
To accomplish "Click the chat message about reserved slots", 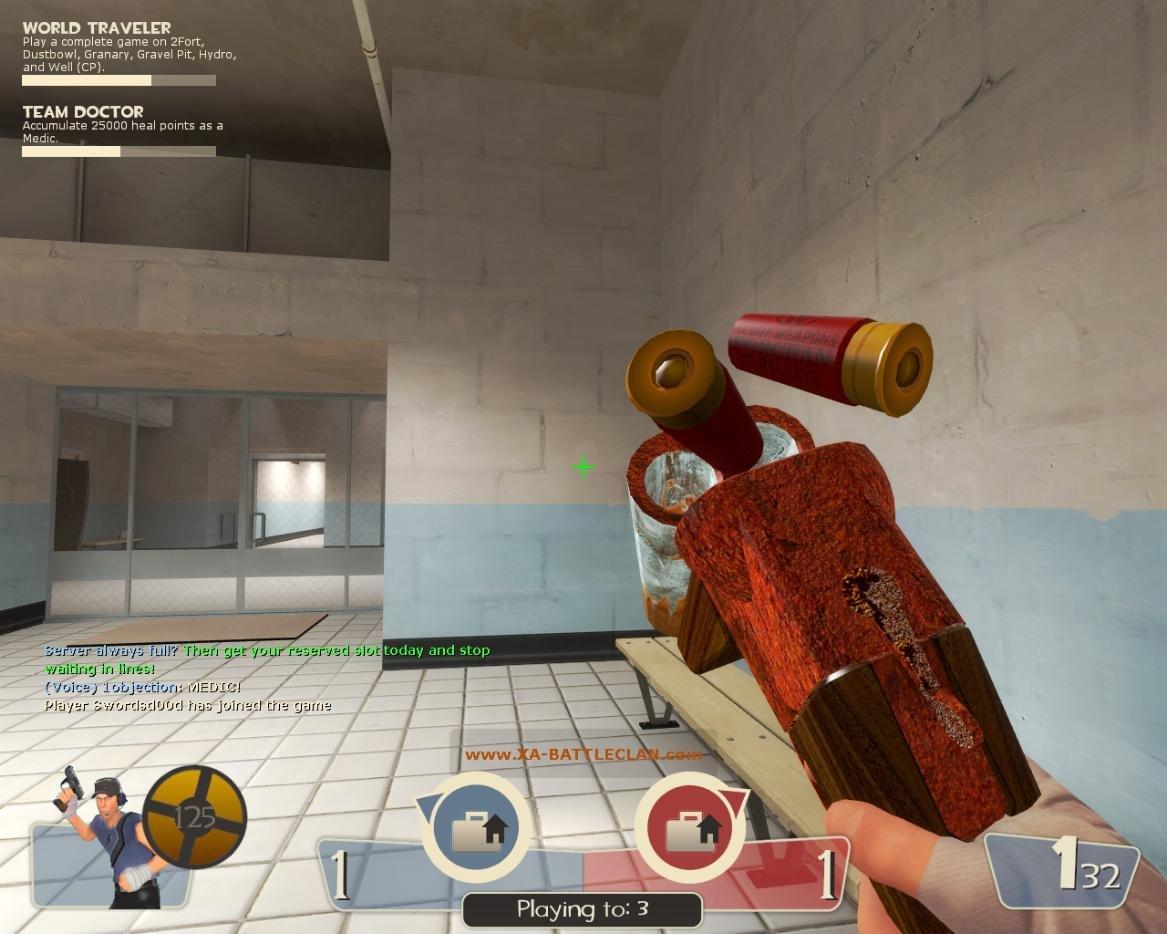I will (267, 658).
